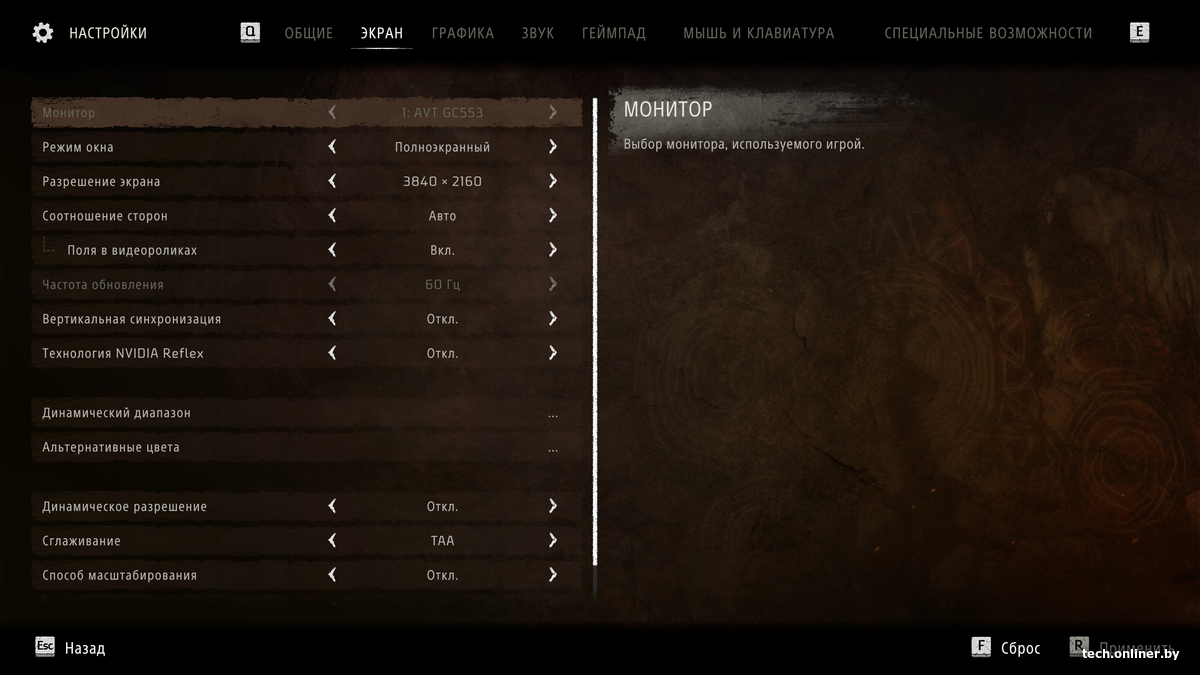Switch to the ОБЩИЕ tab

pos(308,33)
